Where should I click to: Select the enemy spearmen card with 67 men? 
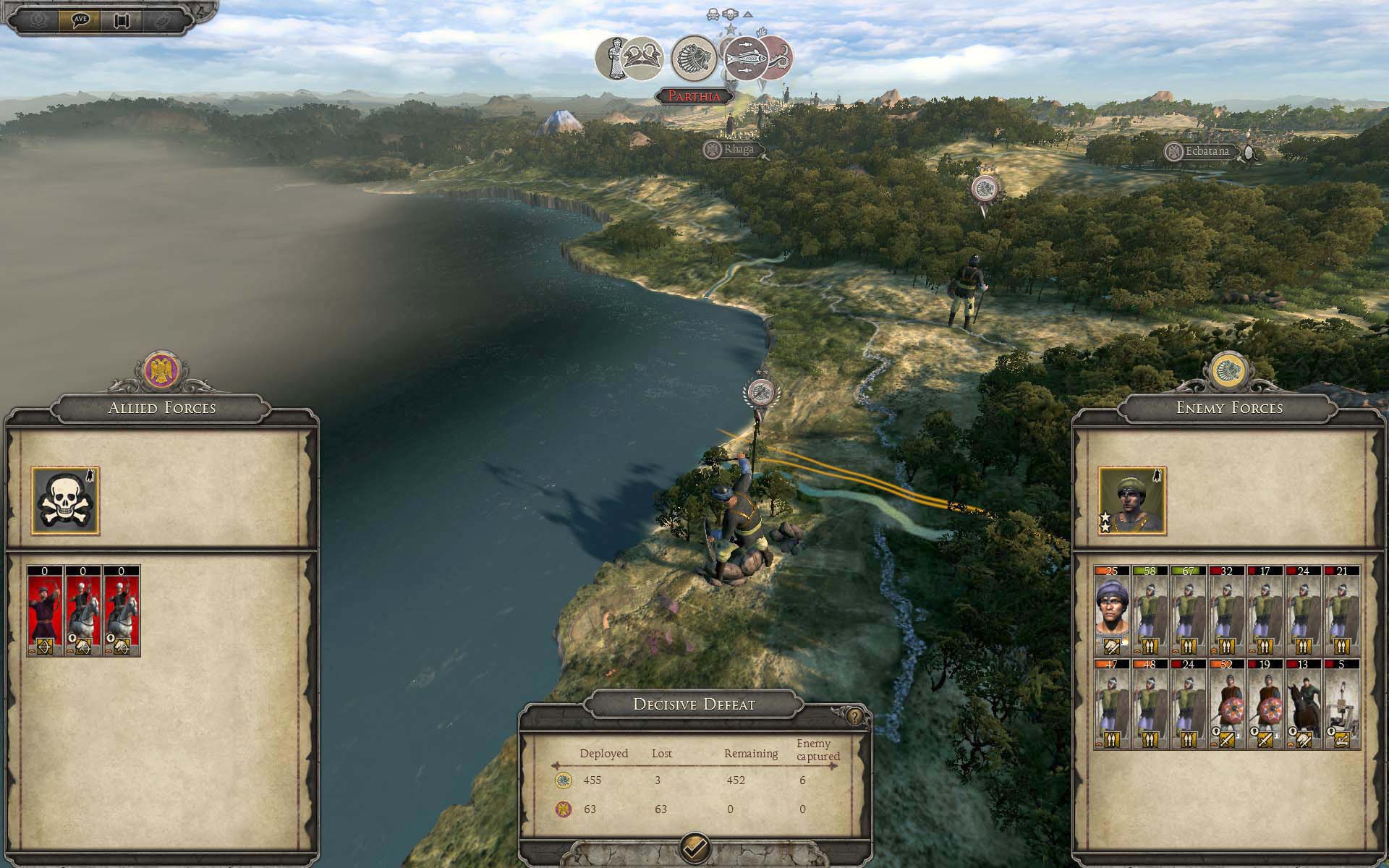1189,611
